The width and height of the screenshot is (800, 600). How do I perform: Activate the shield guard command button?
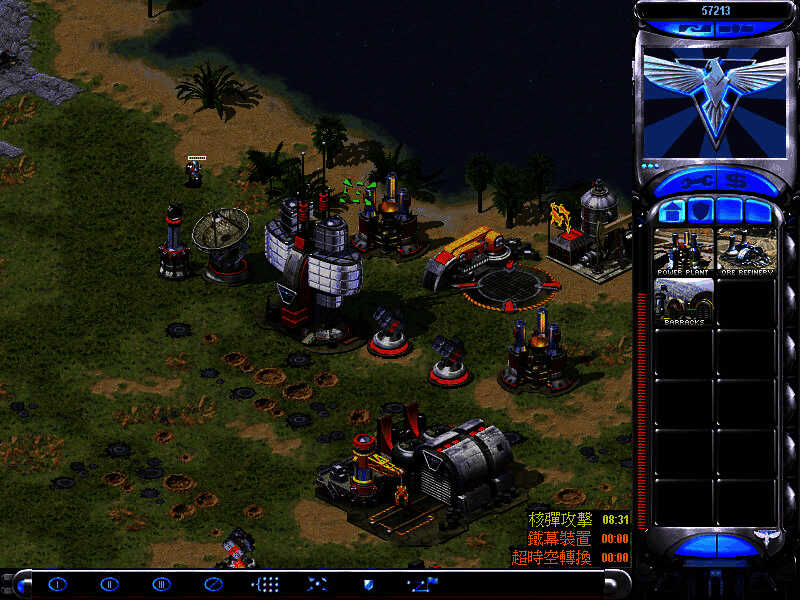368,583
